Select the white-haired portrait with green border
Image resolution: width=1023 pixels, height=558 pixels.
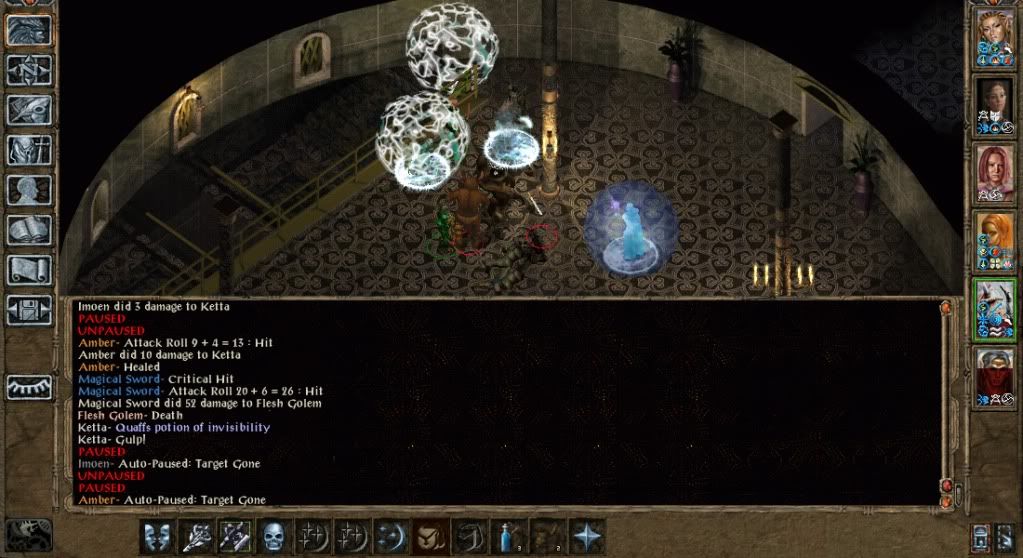click(995, 308)
